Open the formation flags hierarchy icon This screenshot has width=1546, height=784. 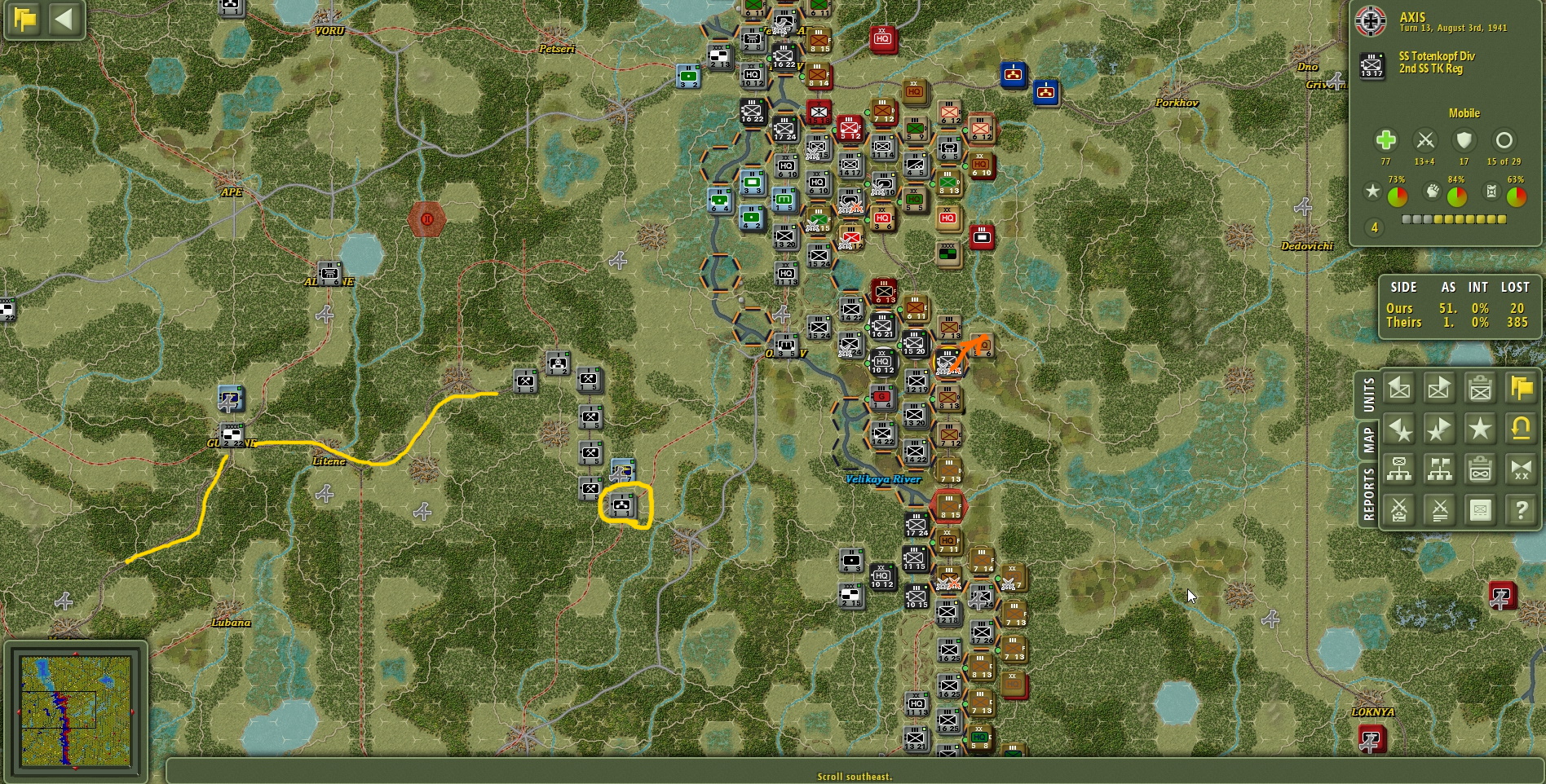coord(1439,469)
